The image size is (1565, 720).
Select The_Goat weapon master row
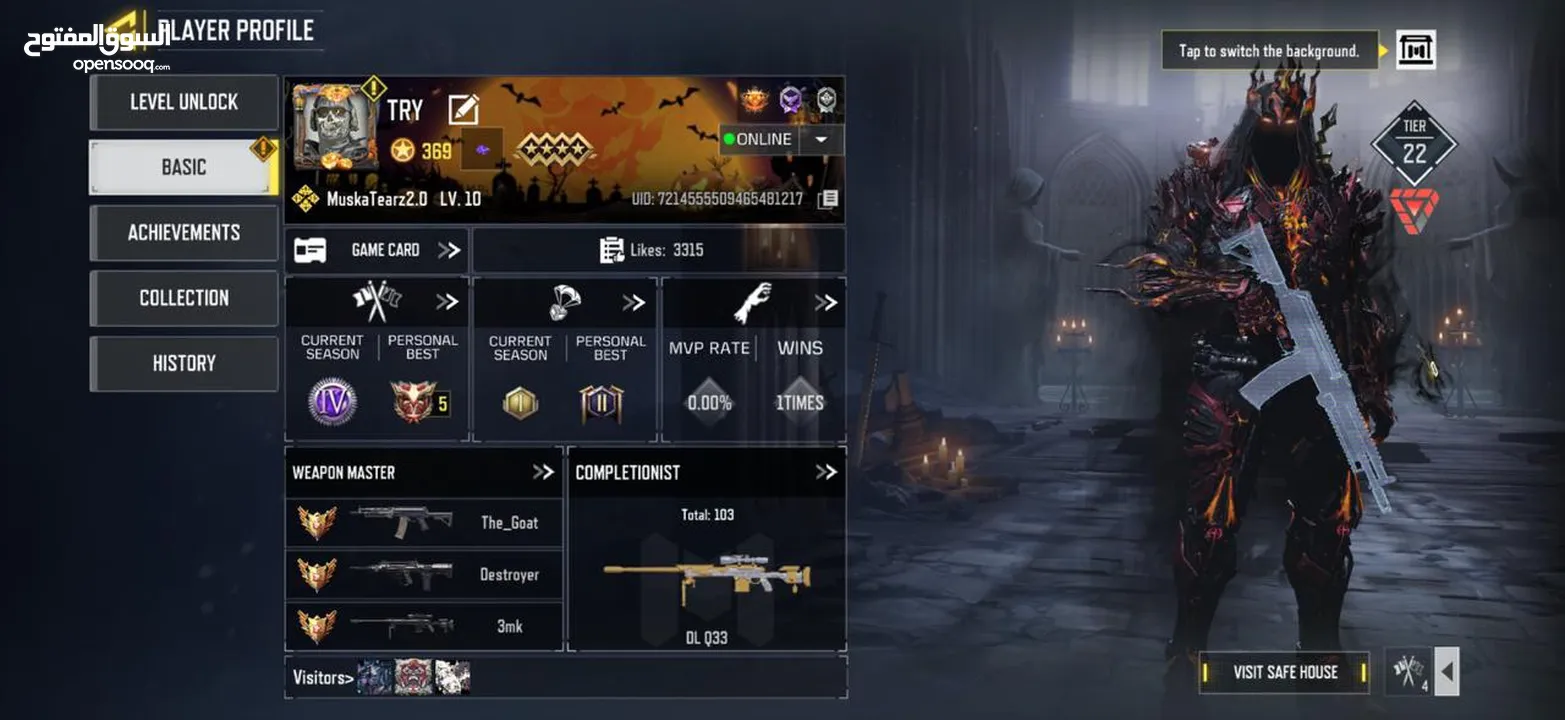coord(424,522)
